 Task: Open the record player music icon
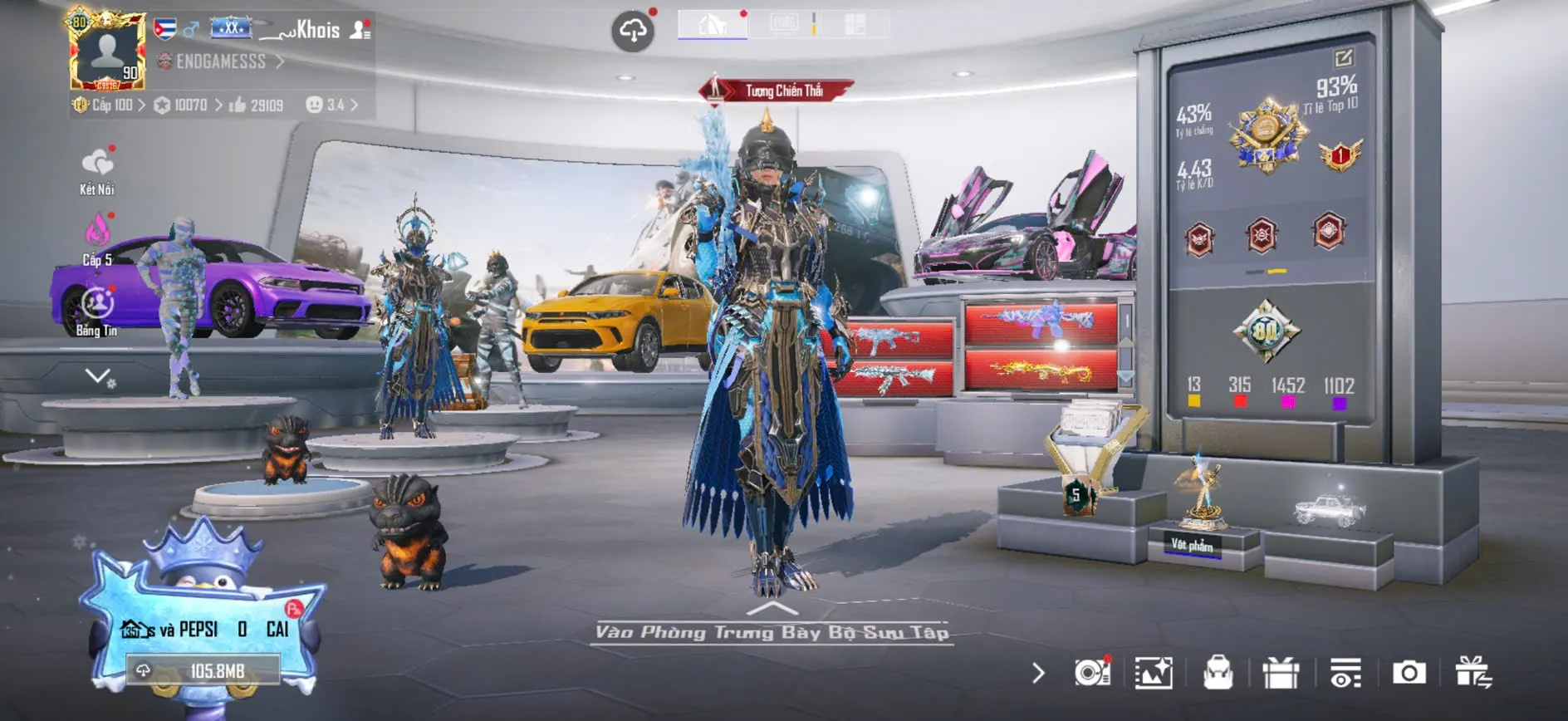click(1091, 673)
